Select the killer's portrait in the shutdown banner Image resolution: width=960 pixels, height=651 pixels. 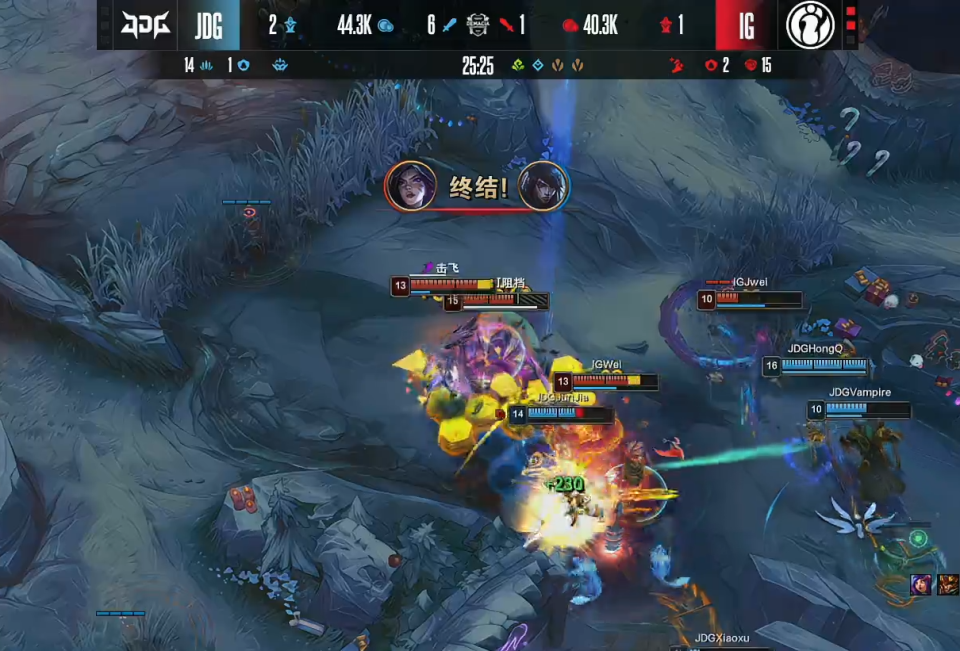tap(410, 186)
